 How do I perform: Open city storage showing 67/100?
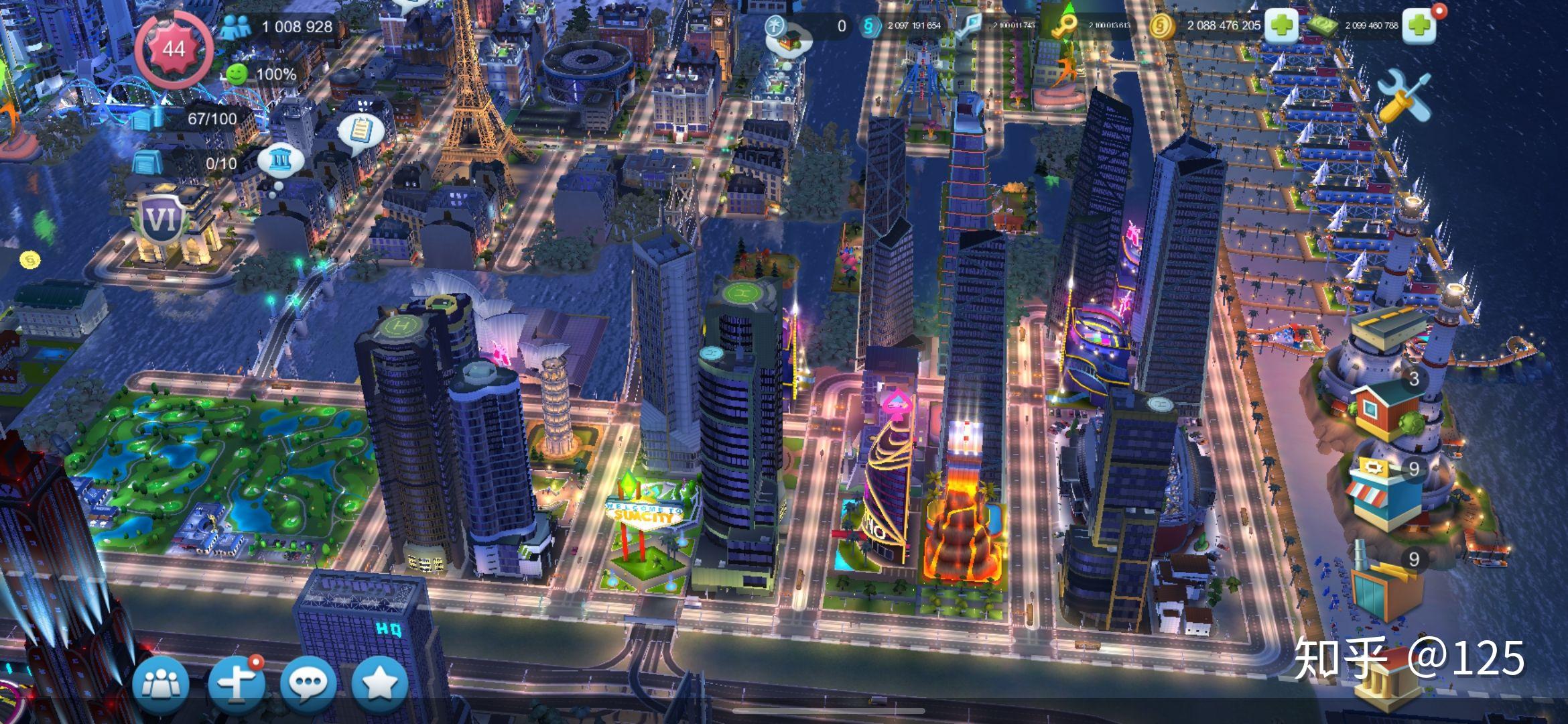[147, 119]
